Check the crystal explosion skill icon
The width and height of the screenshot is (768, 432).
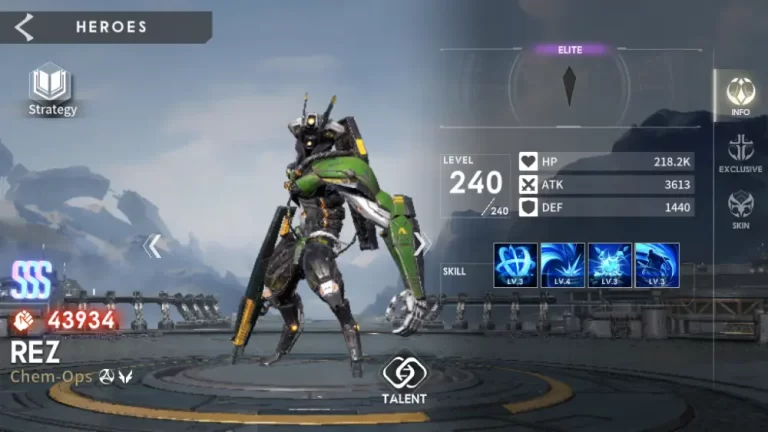click(x=609, y=265)
